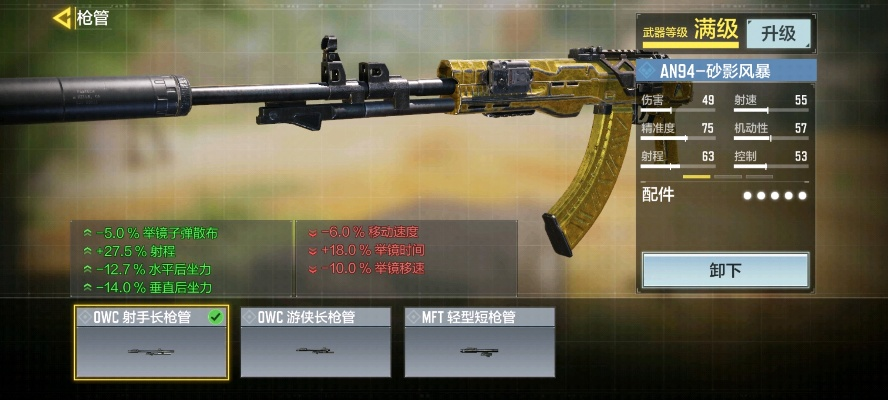Select the OWC 射手长枪管 barrel card
The width and height of the screenshot is (888, 400).
(151, 343)
